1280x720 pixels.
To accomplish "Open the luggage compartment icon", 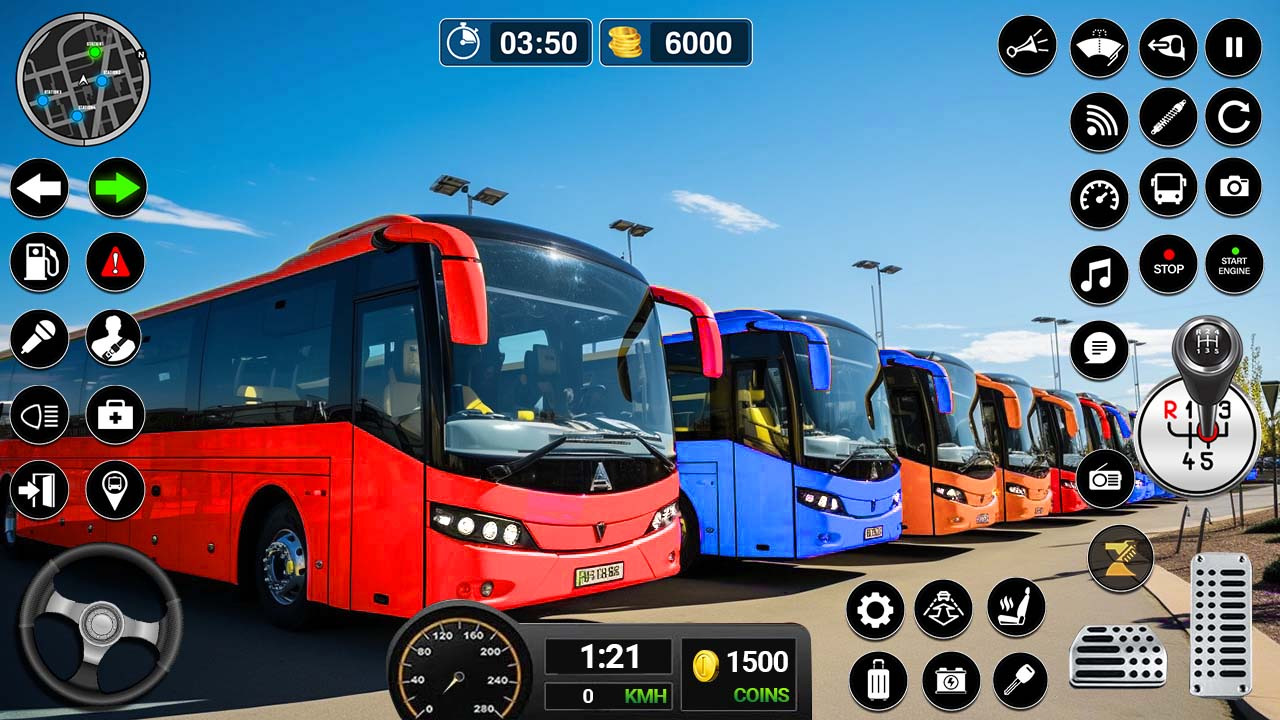I will click(878, 678).
